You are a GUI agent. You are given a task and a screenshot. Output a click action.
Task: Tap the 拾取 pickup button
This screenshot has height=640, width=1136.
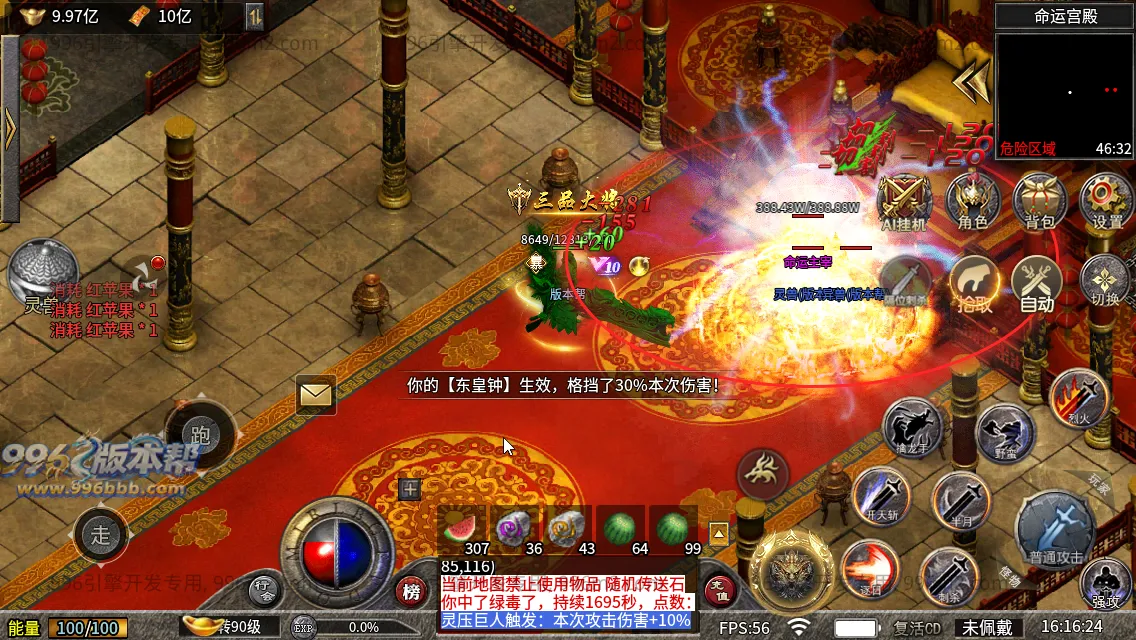coord(975,283)
